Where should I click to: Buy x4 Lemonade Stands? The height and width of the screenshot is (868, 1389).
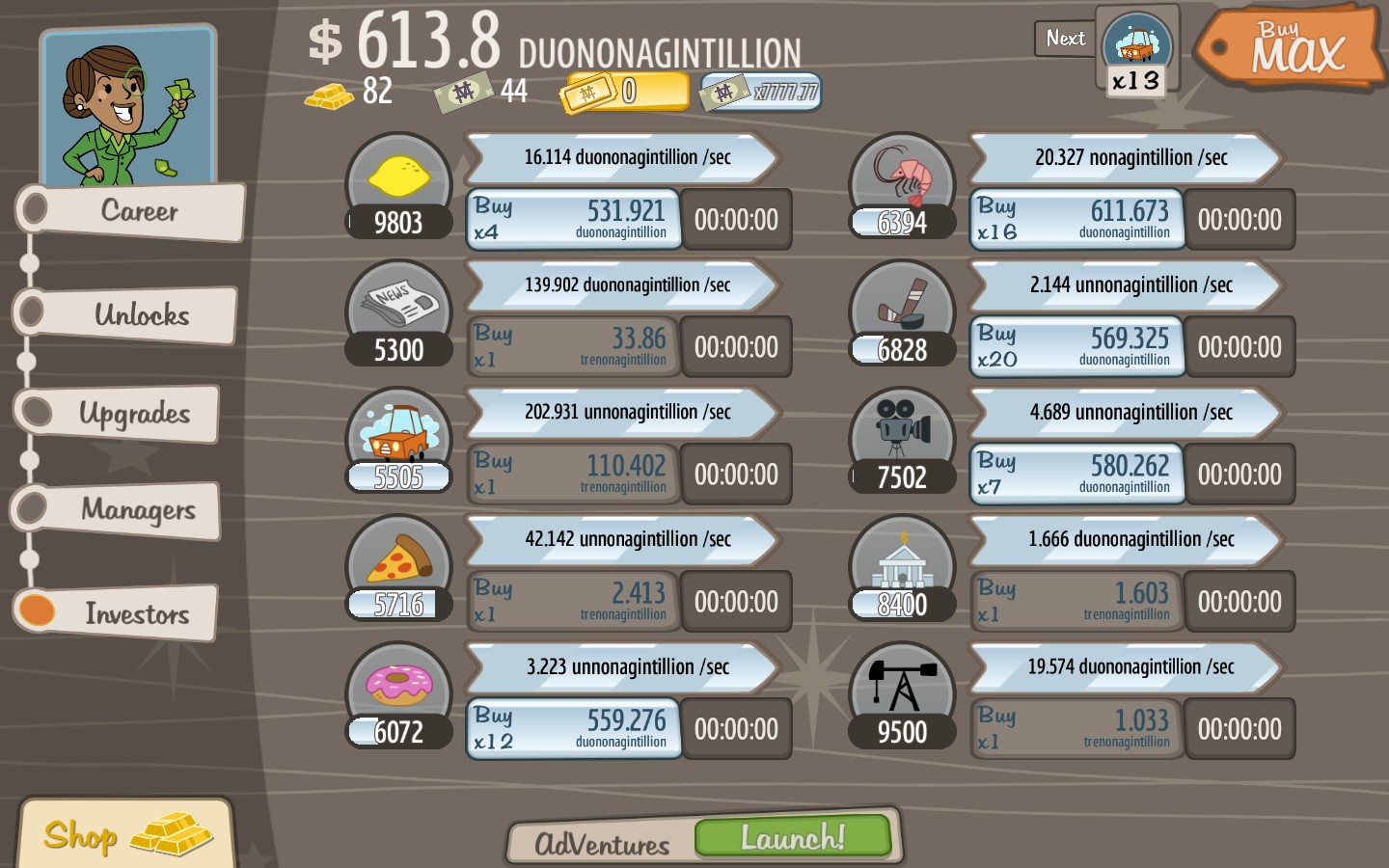[x=573, y=219]
